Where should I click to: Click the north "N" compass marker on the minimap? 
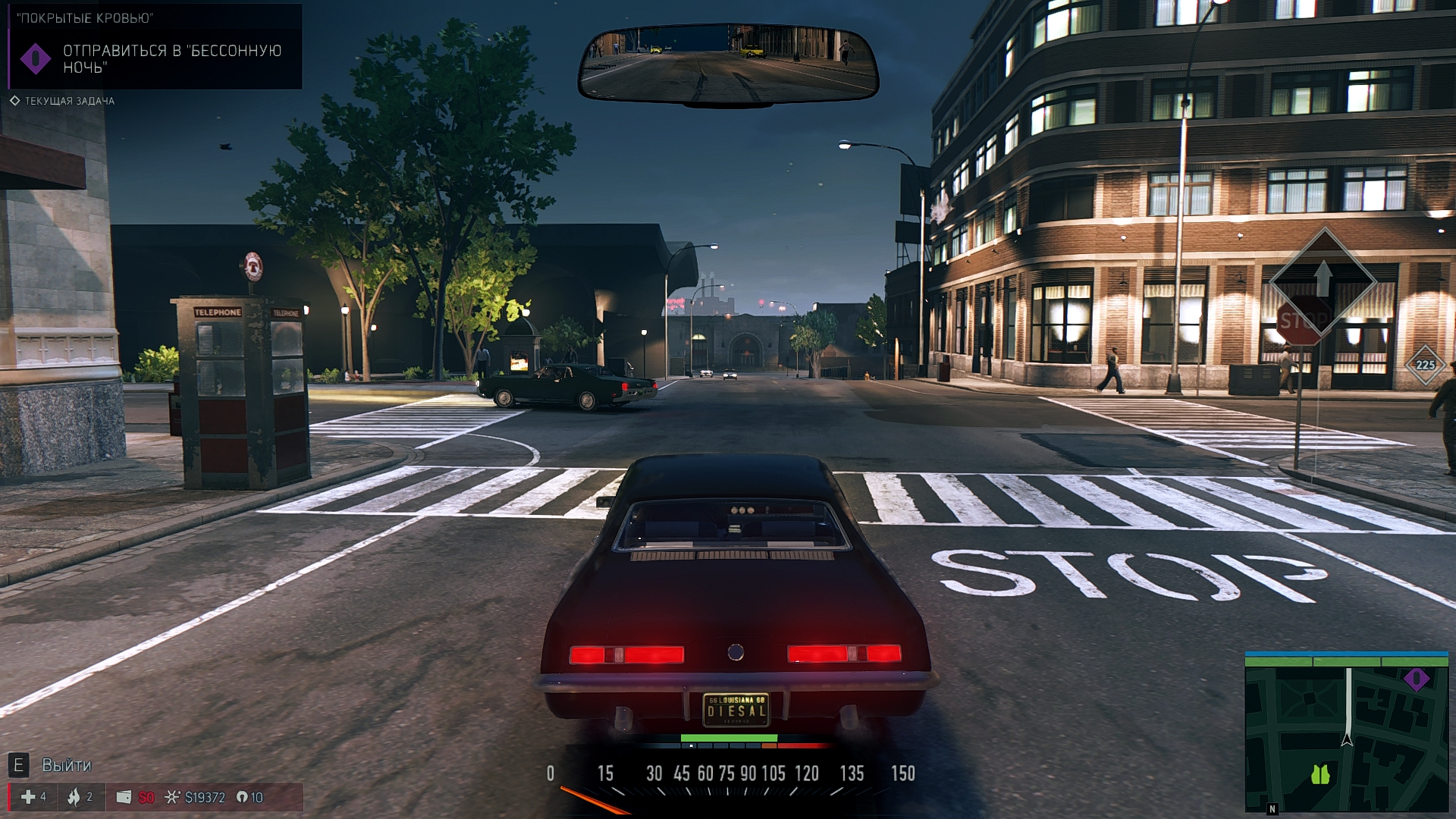(1272, 809)
